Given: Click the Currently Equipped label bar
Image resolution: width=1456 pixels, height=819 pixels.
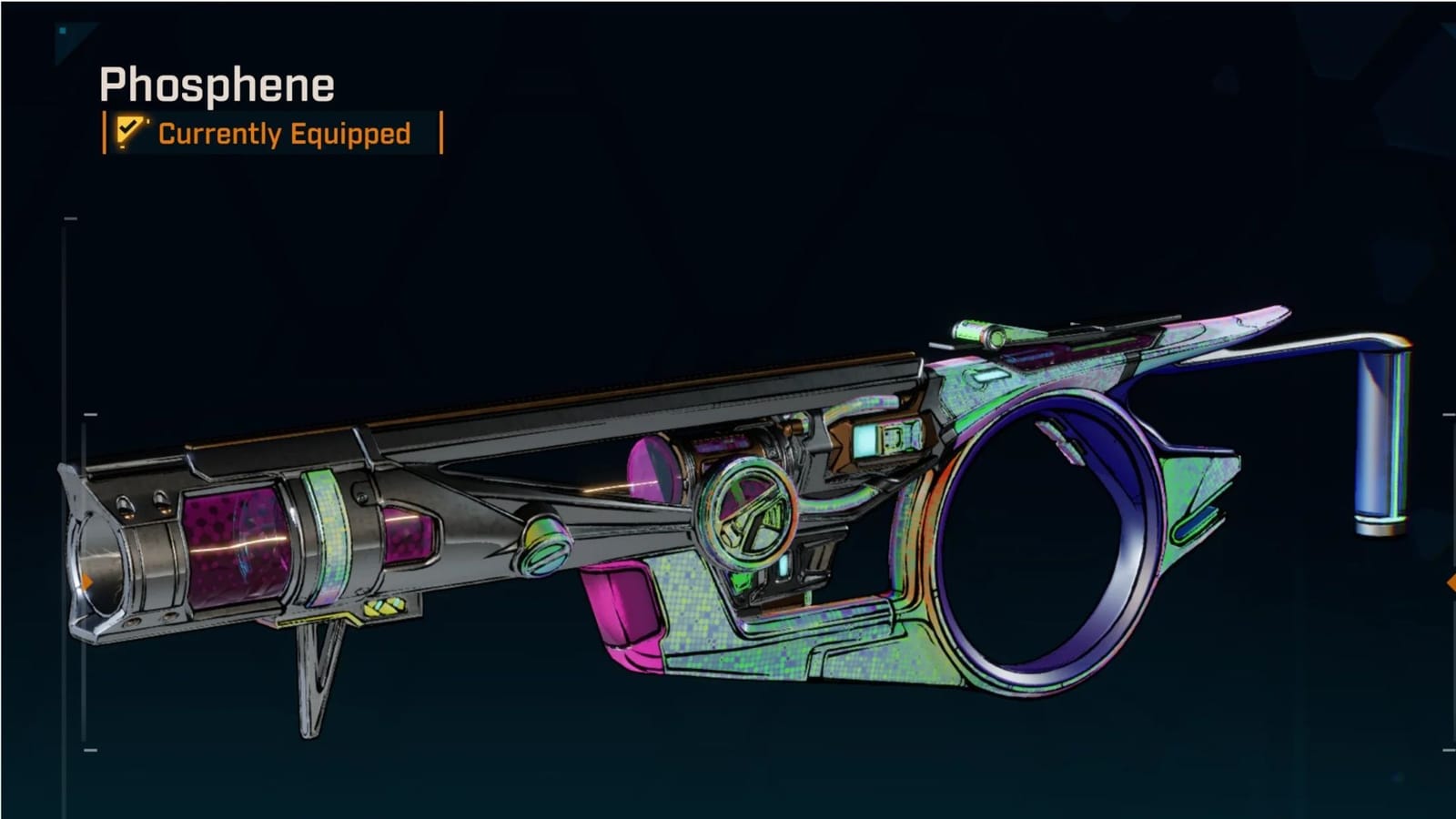Looking at the screenshot, I should click(x=273, y=134).
